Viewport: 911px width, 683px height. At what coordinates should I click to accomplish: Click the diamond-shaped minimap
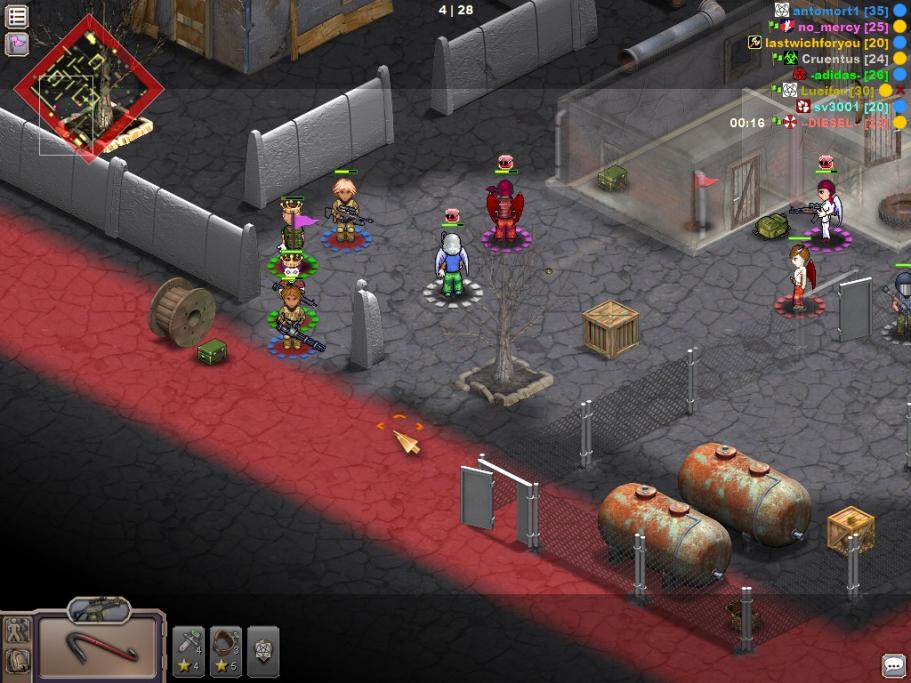click(x=88, y=87)
